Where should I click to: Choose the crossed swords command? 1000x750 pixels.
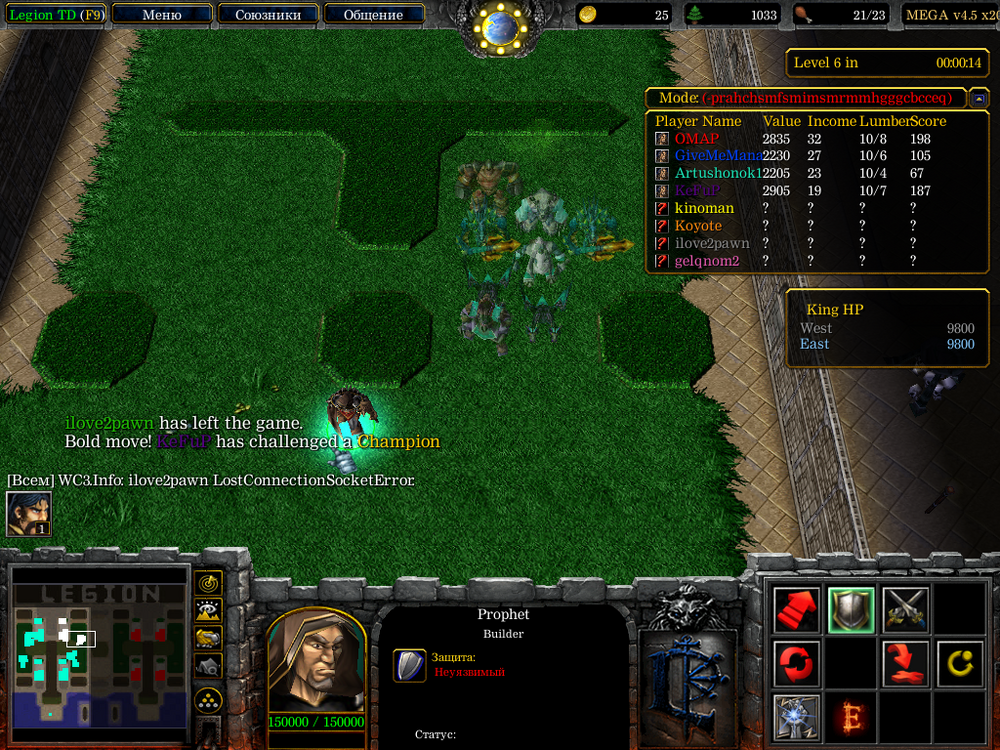point(905,609)
